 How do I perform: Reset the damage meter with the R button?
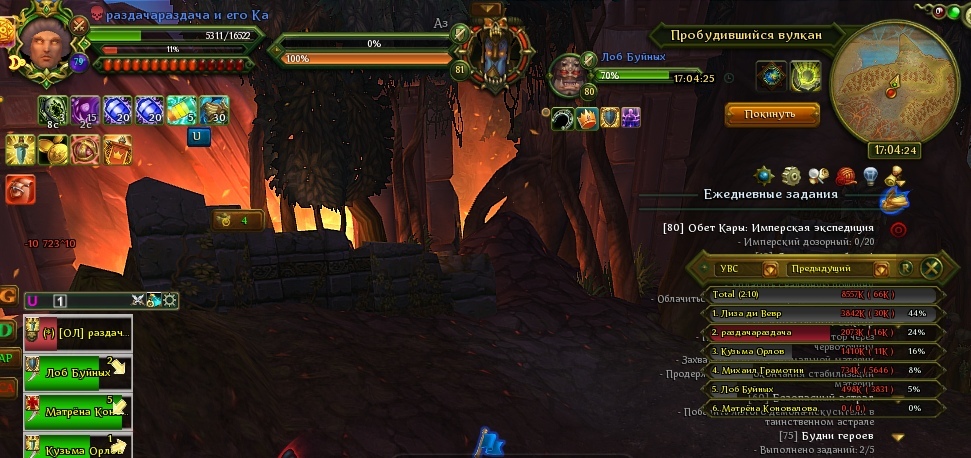906,268
